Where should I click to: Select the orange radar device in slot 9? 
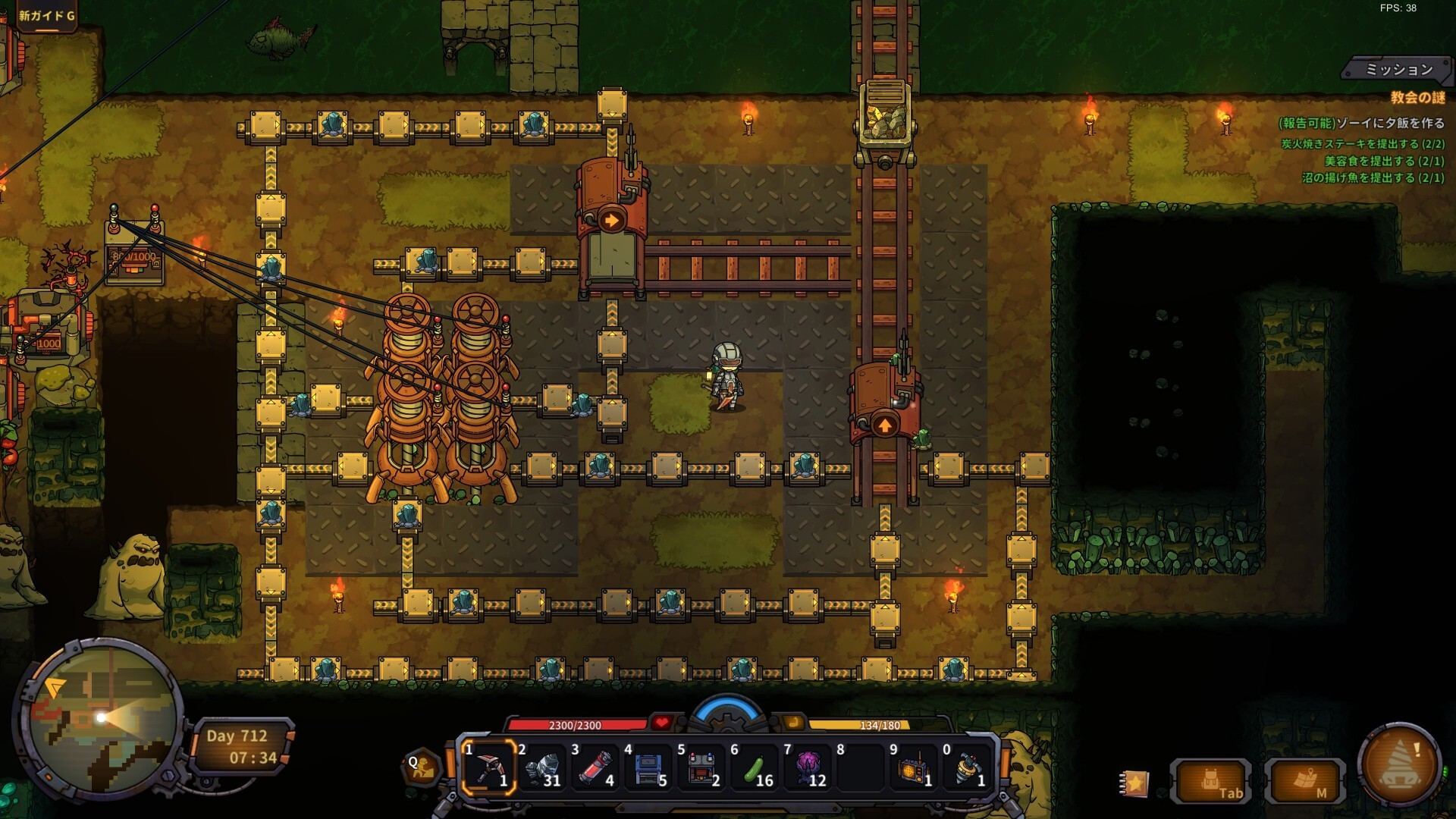pos(914,767)
